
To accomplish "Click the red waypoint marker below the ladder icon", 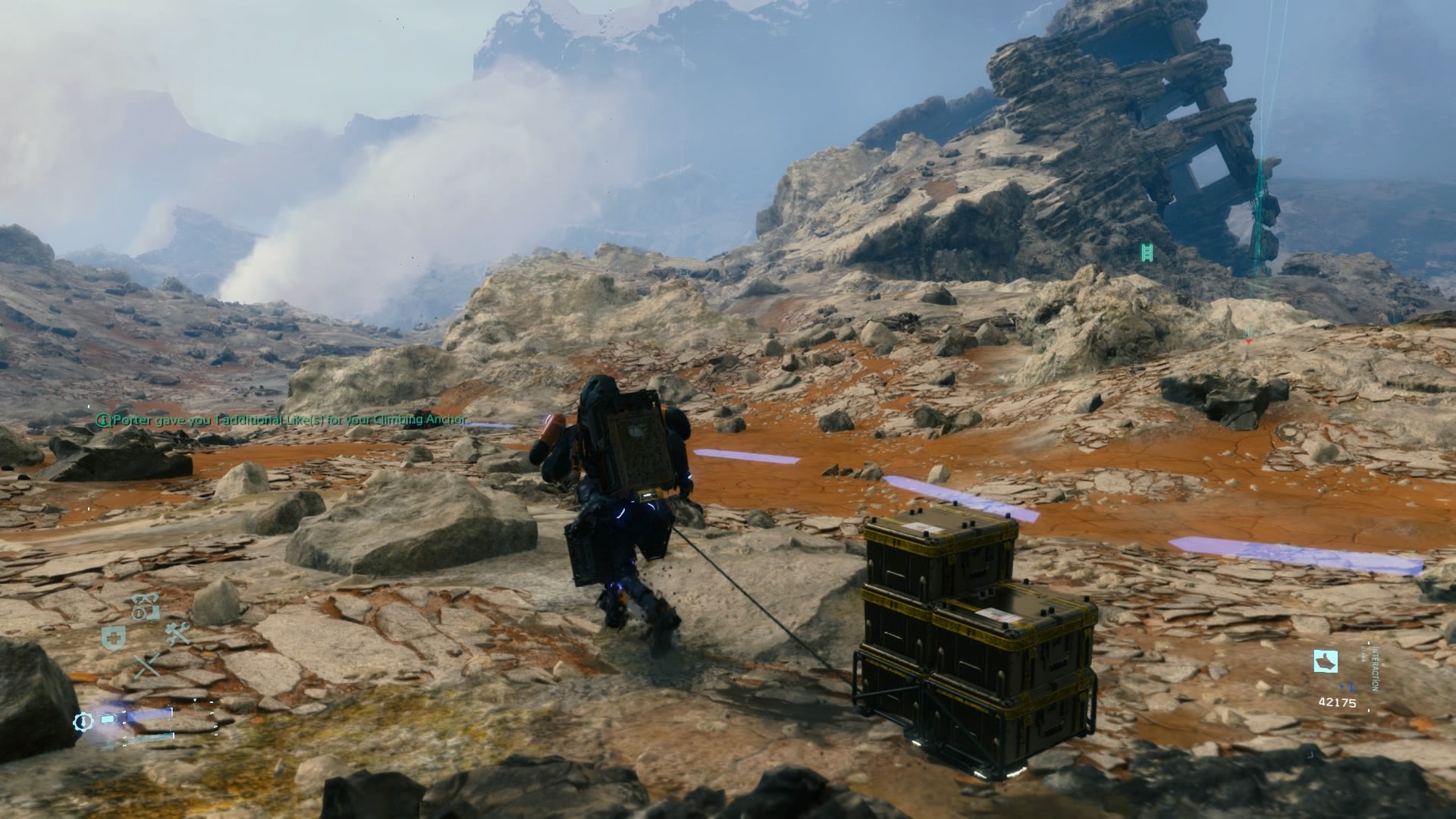I will [1248, 343].
